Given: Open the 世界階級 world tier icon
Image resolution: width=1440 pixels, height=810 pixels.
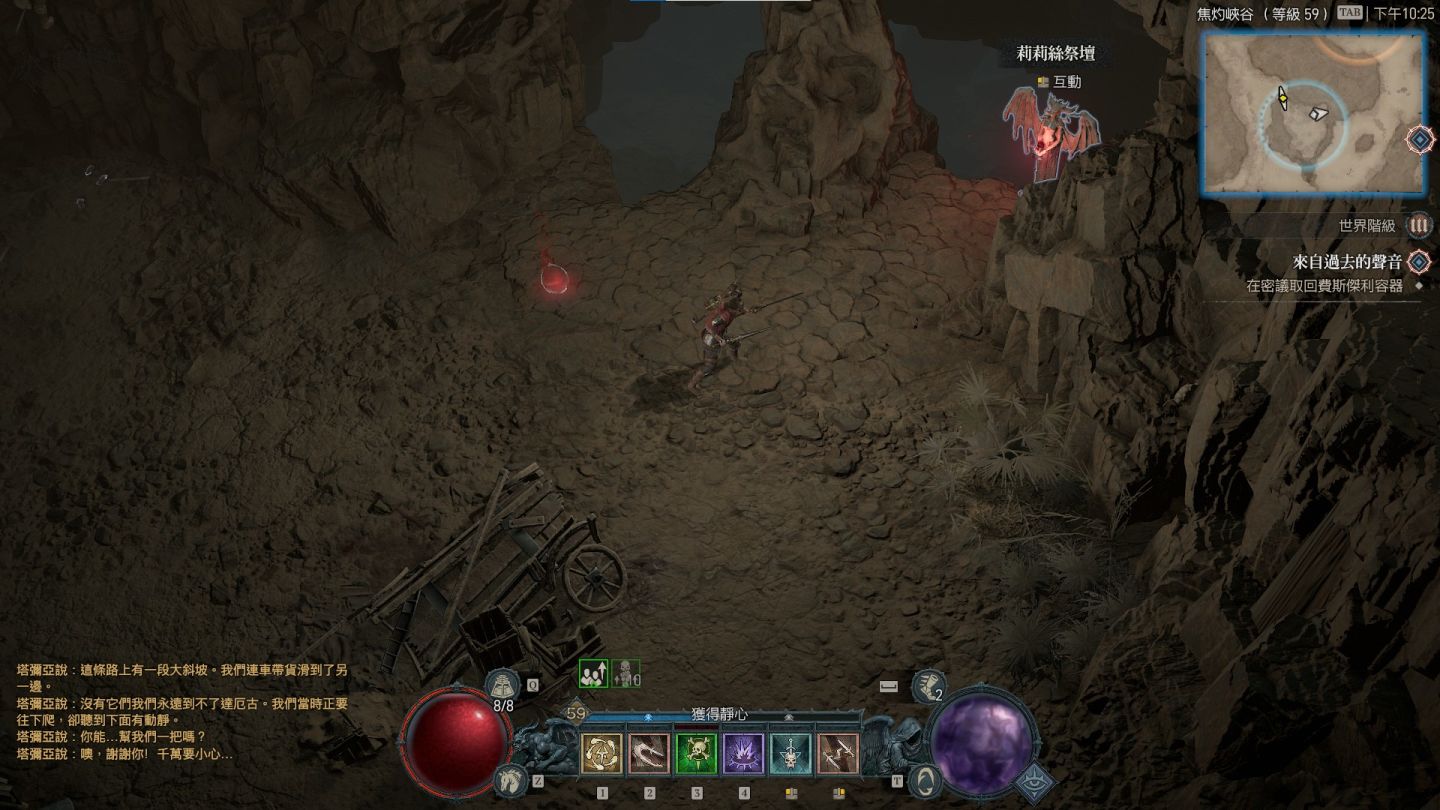Looking at the screenshot, I should click(1418, 226).
